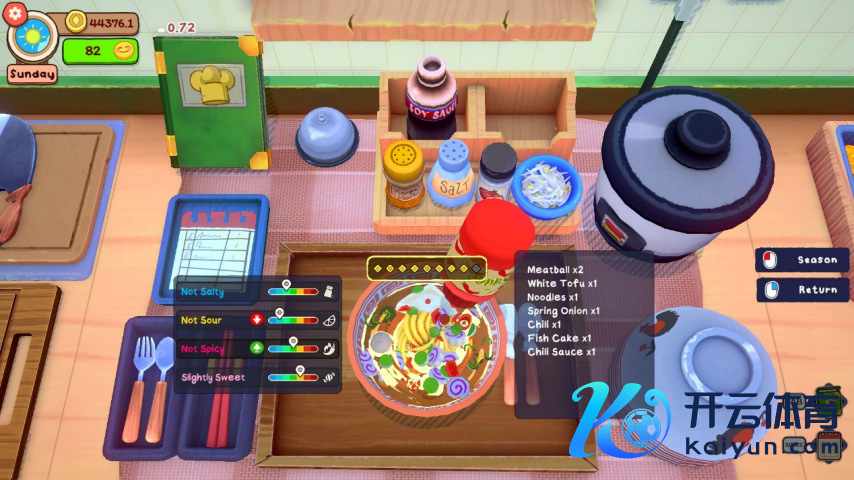Open the settings gear menu
854x480 pixels.
click(14, 12)
